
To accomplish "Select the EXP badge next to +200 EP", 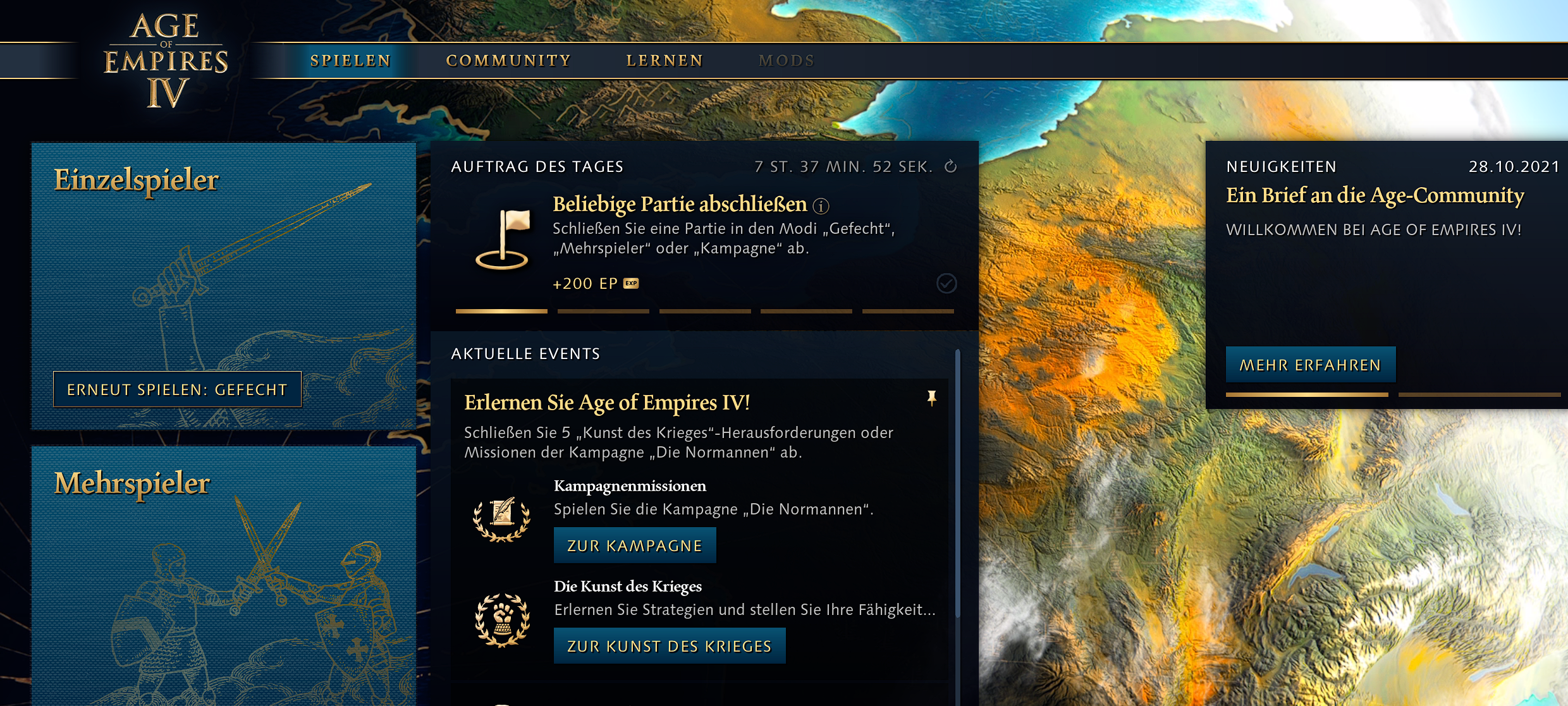I will (x=630, y=284).
